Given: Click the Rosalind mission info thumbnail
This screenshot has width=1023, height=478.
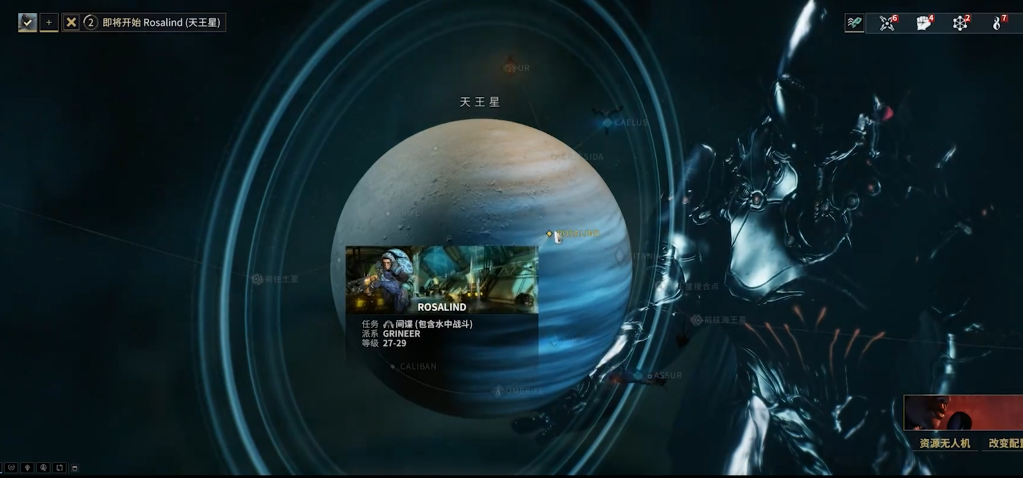Looking at the screenshot, I should (x=441, y=280).
